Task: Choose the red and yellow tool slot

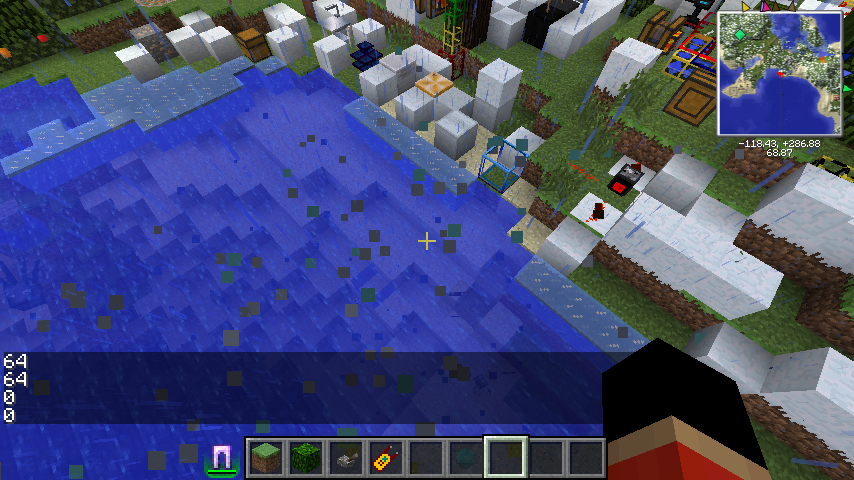Action: pyautogui.click(x=385, y=458)
